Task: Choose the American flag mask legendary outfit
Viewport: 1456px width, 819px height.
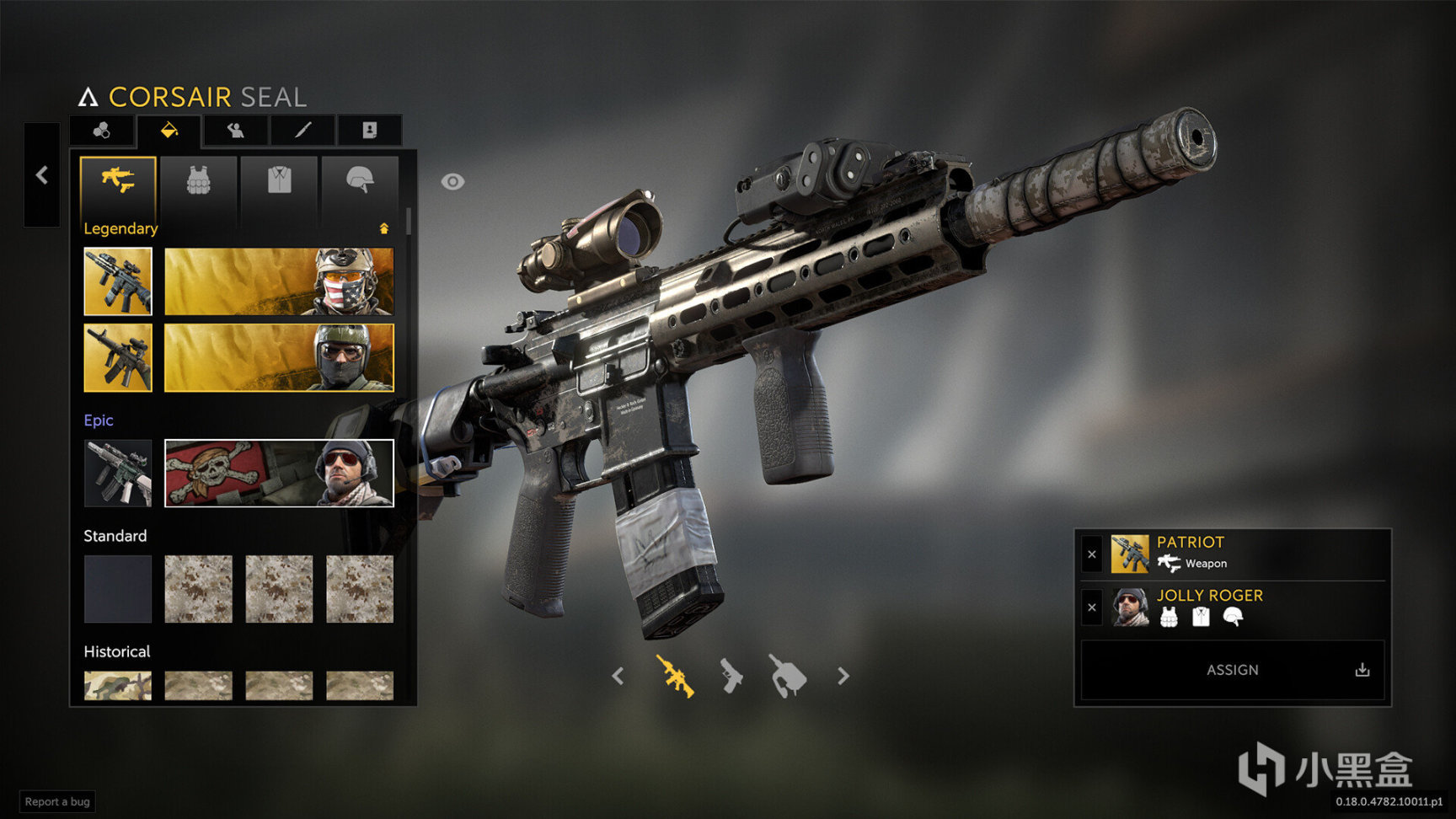Action: point(279,281)
